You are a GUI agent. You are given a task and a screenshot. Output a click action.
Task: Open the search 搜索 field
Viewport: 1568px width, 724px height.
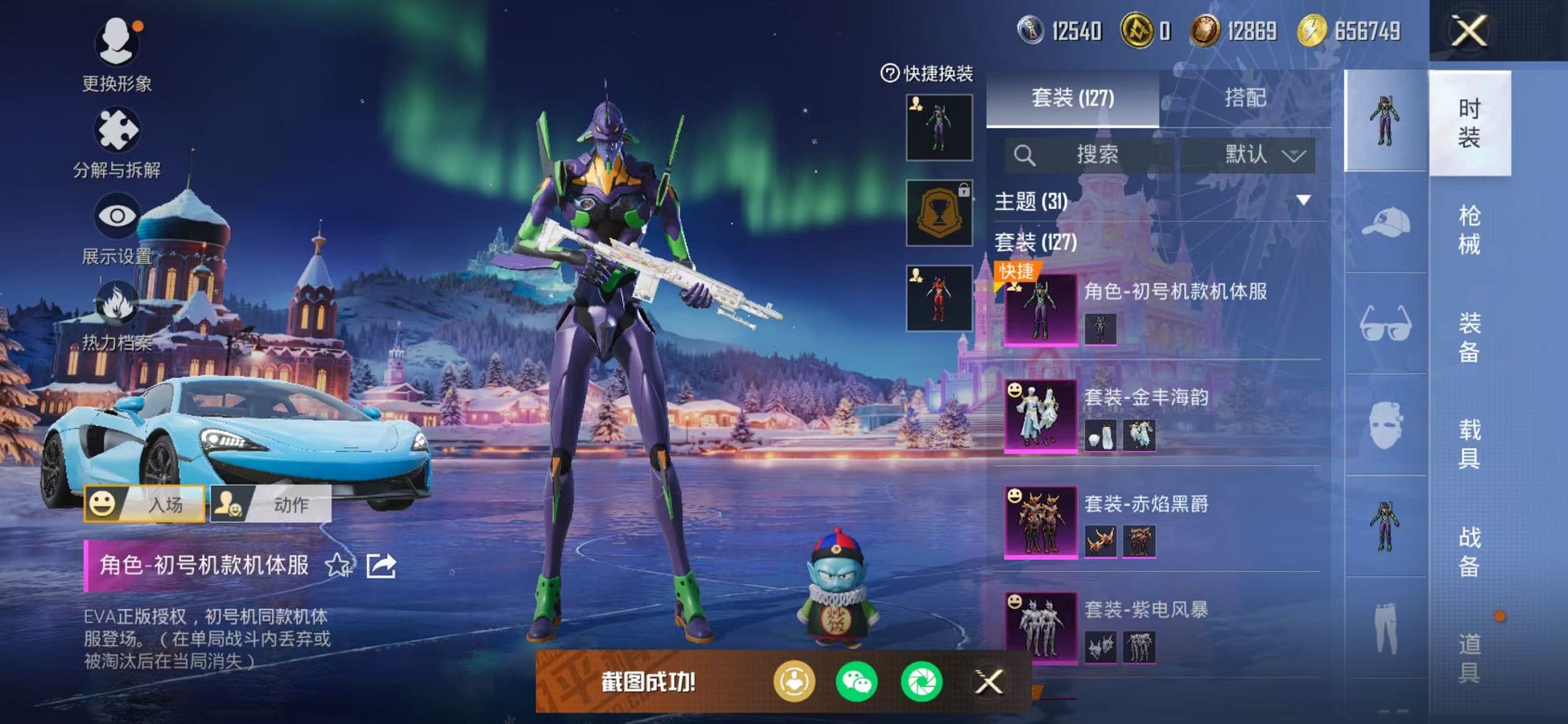pyautogui.click(x=1097, y=154)
